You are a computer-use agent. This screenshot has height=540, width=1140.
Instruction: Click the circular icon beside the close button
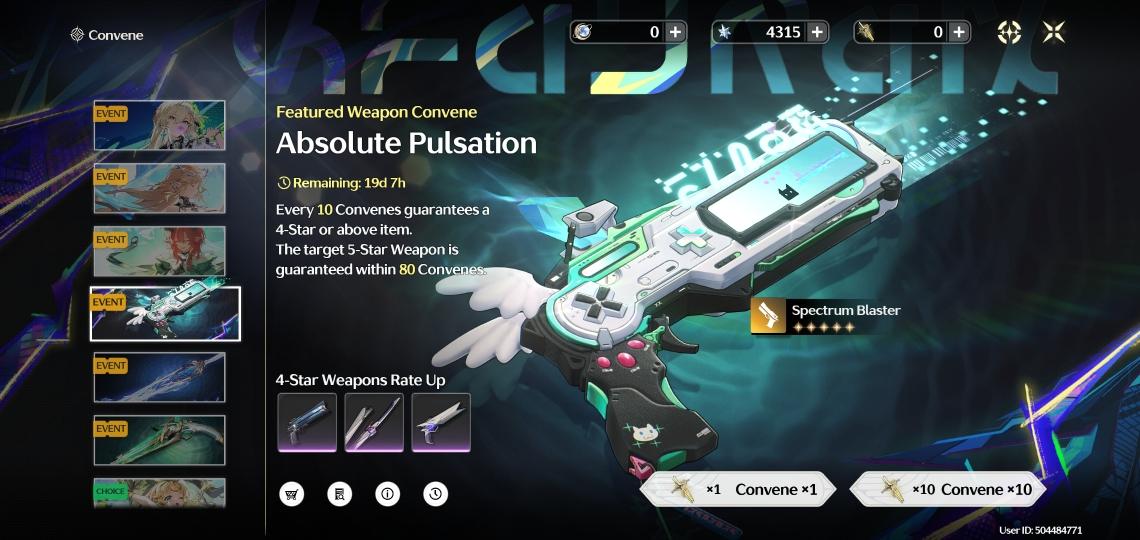(1009, 32)
